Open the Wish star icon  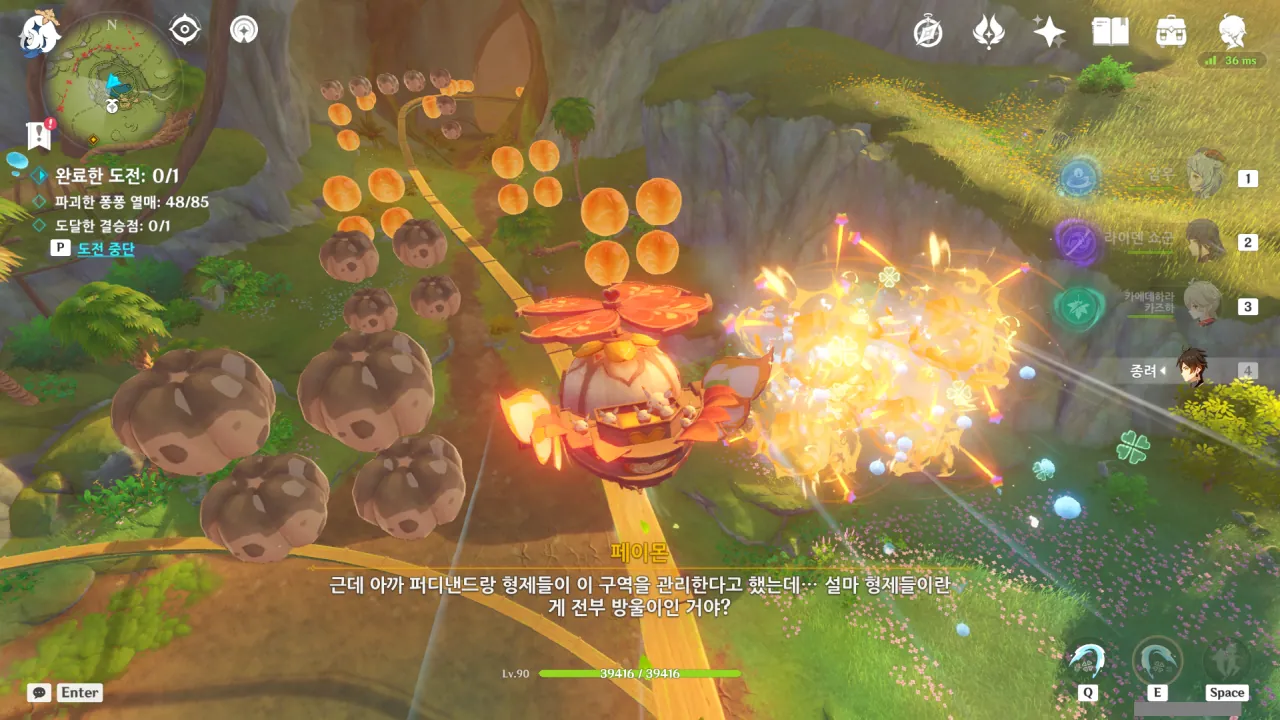pos(1049,32)
